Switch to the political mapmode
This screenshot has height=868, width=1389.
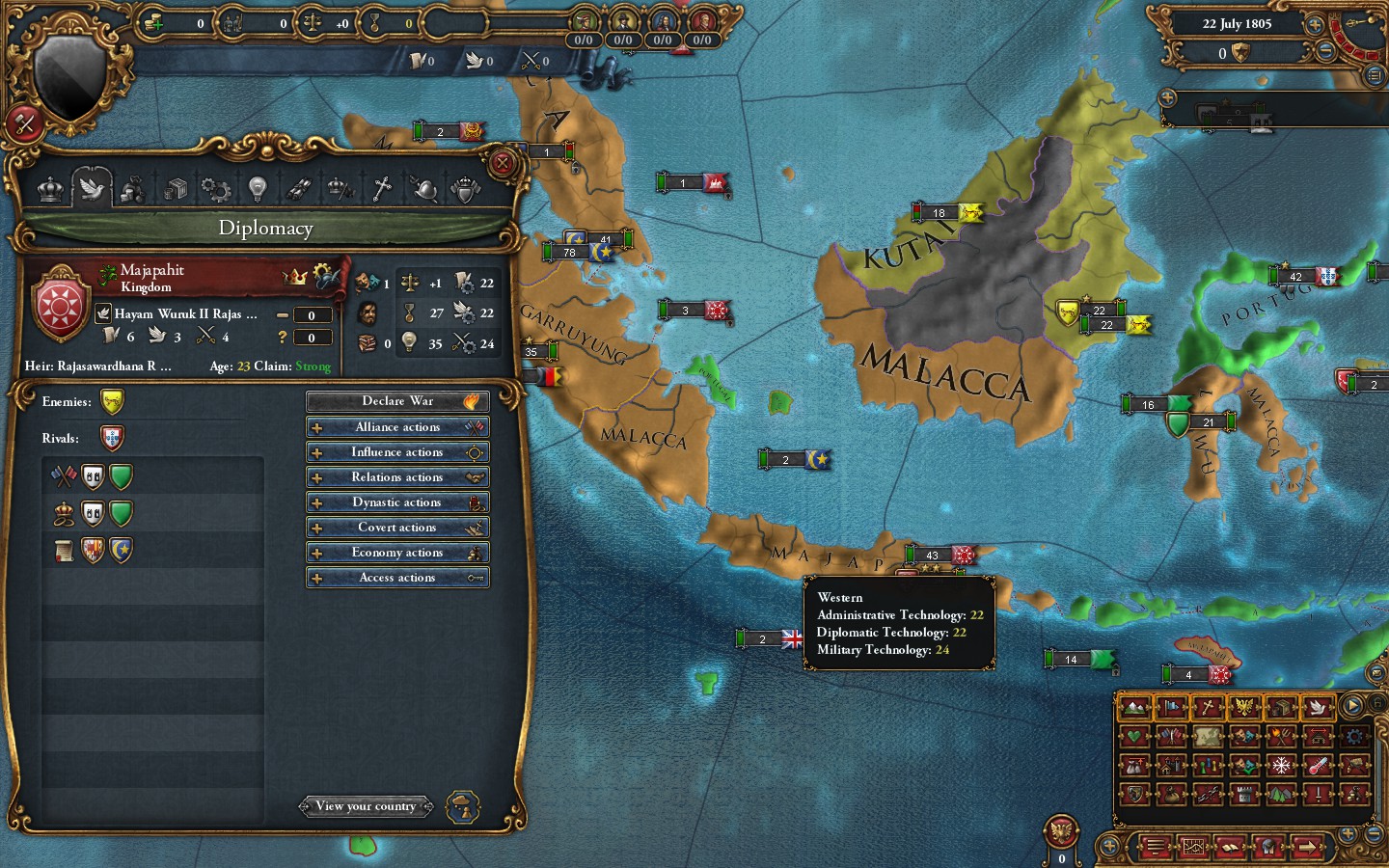(x=1171, y=707)
